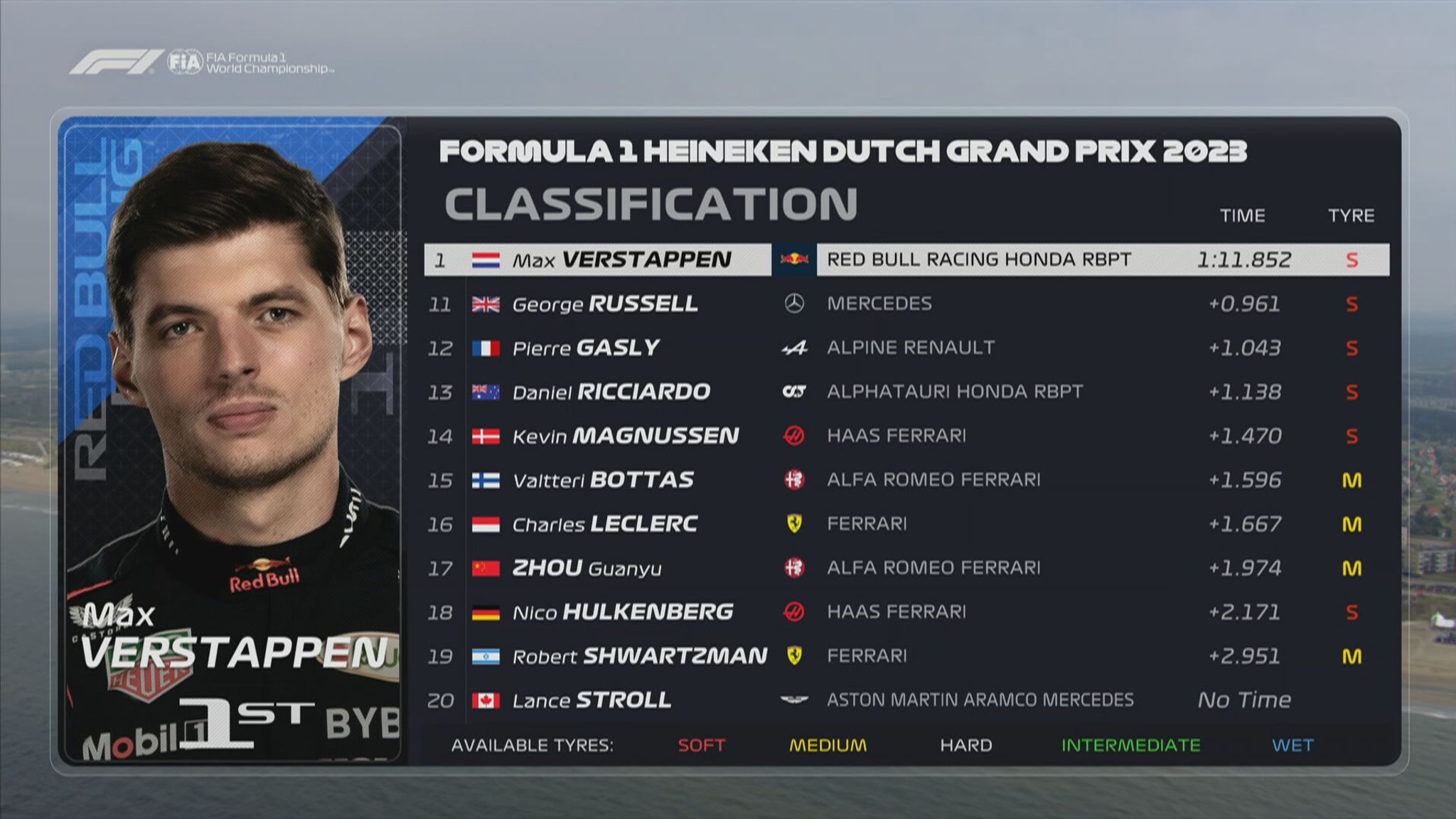This screenshot has width=1456, height=819.
Task: Click the INTERMEDIATE tyre legend entry
Action: tap(1130, 745)
